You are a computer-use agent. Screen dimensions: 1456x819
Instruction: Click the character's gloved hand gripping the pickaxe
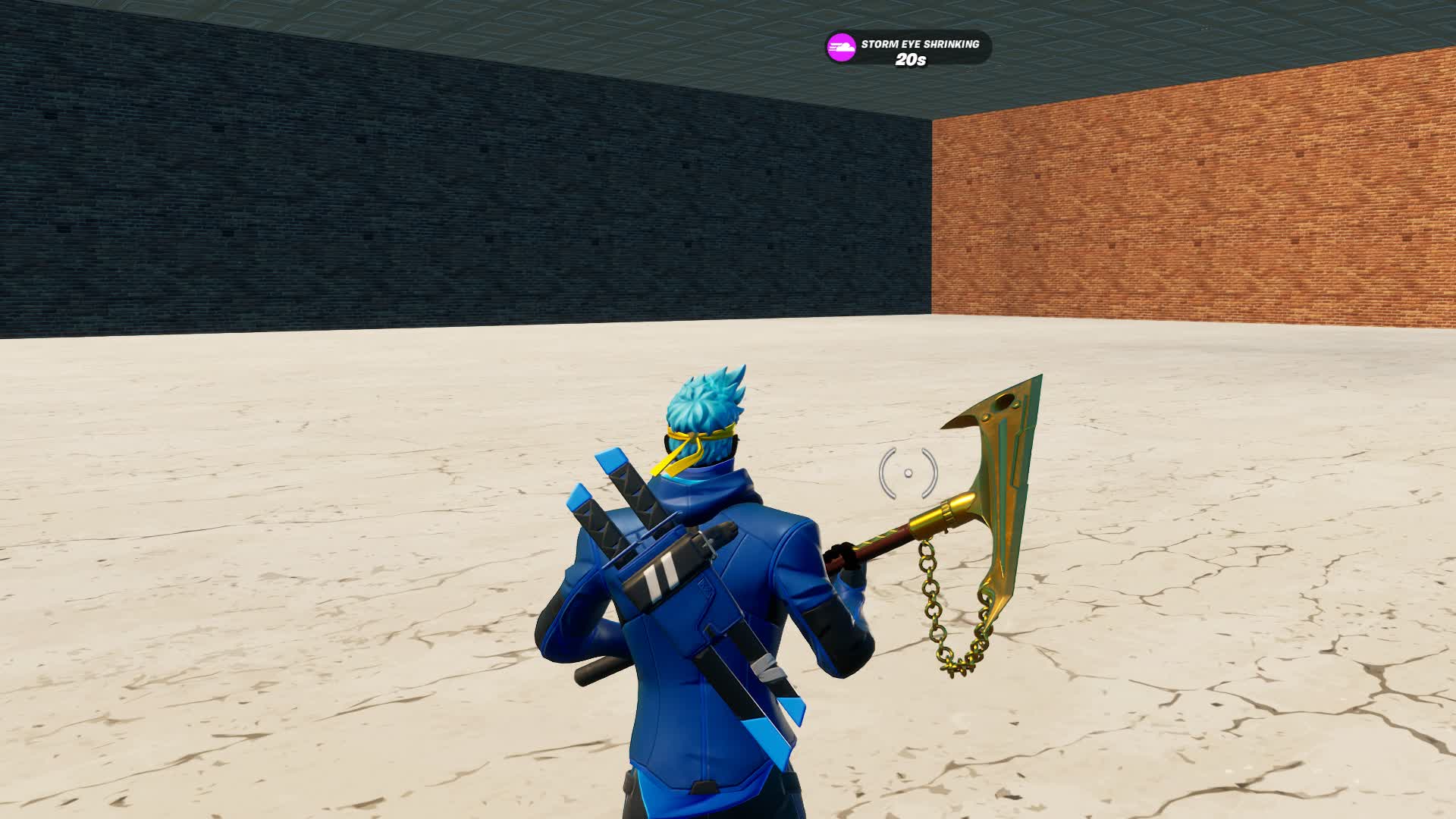pos(842,554)
